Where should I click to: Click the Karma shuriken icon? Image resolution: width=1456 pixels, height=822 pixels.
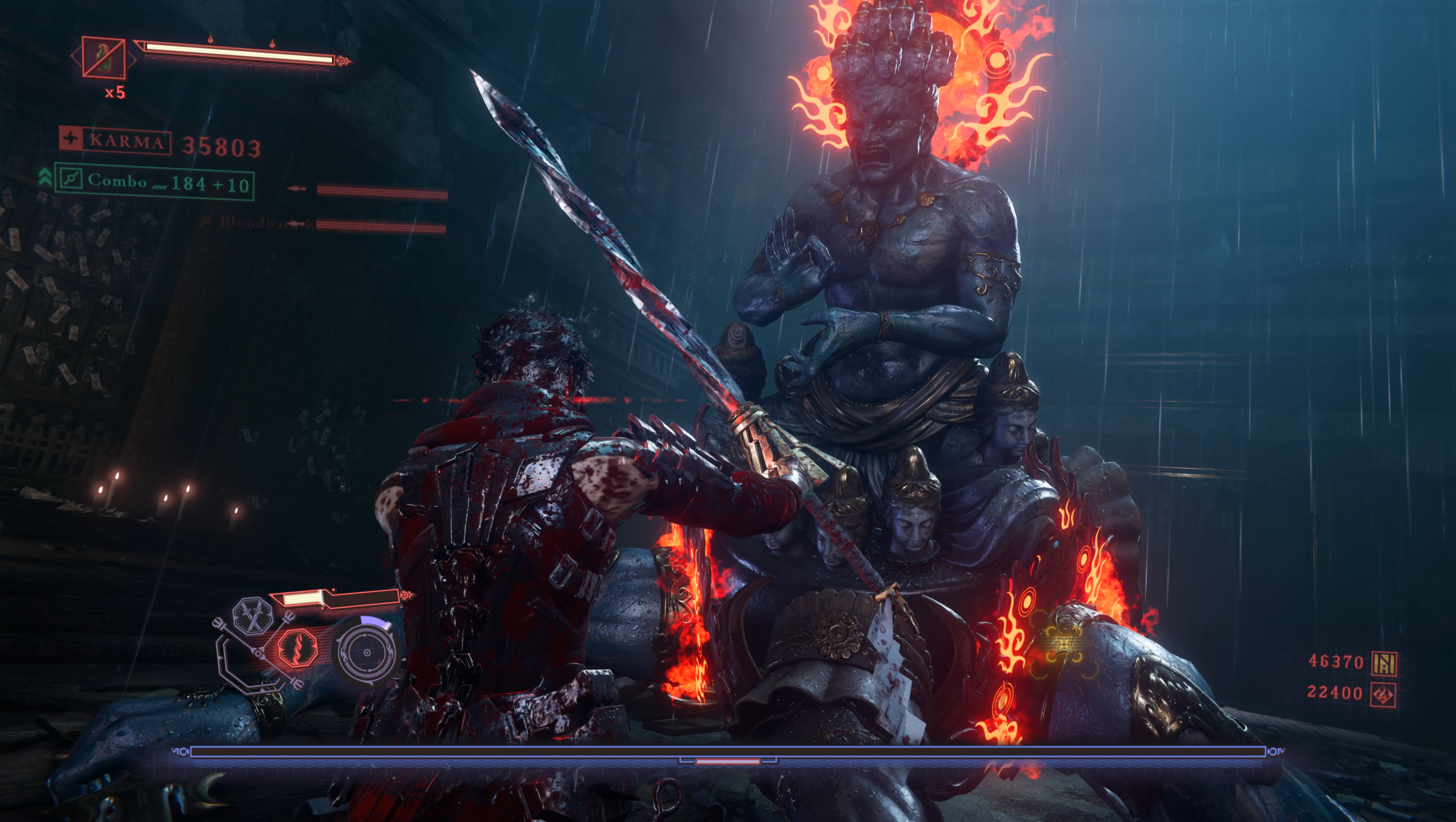coord(71,138)
